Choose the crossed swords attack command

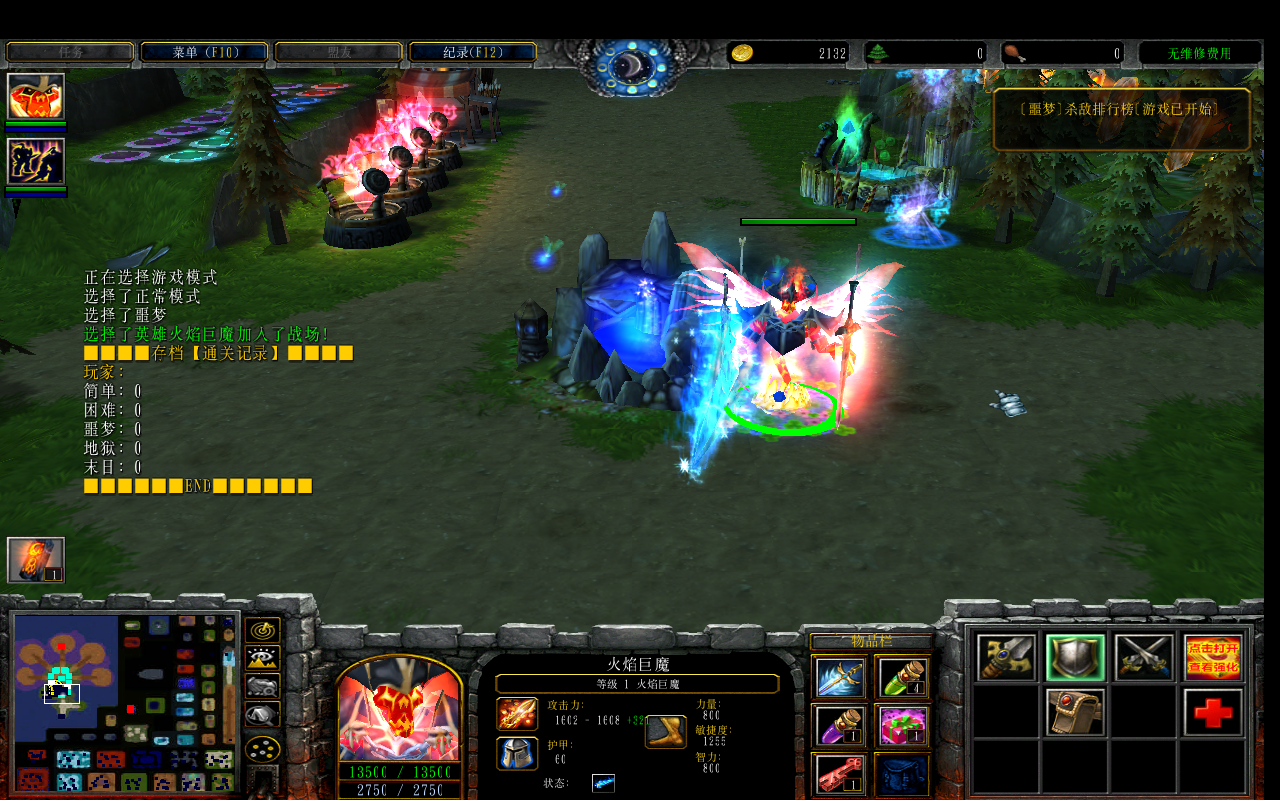coord(1144,658)
